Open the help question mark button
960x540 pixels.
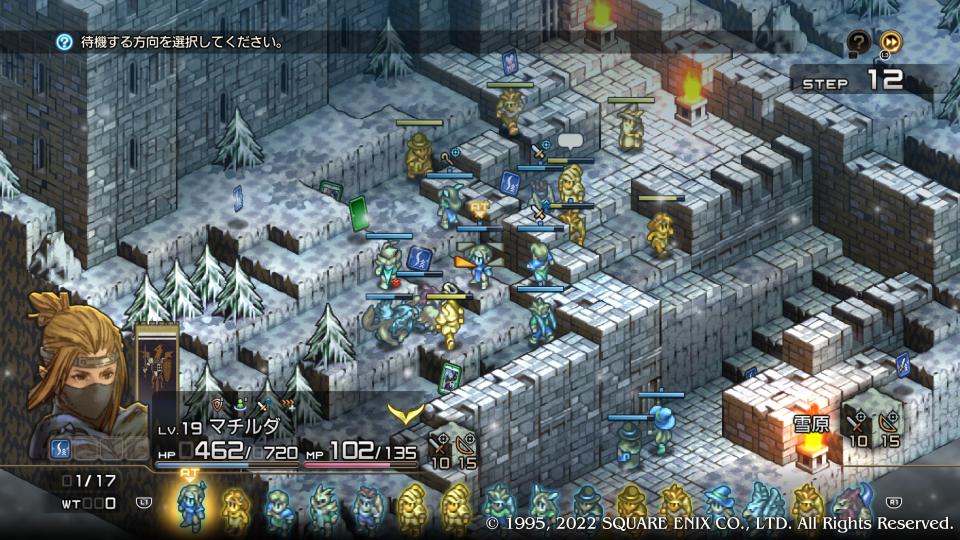click(859, 42)
